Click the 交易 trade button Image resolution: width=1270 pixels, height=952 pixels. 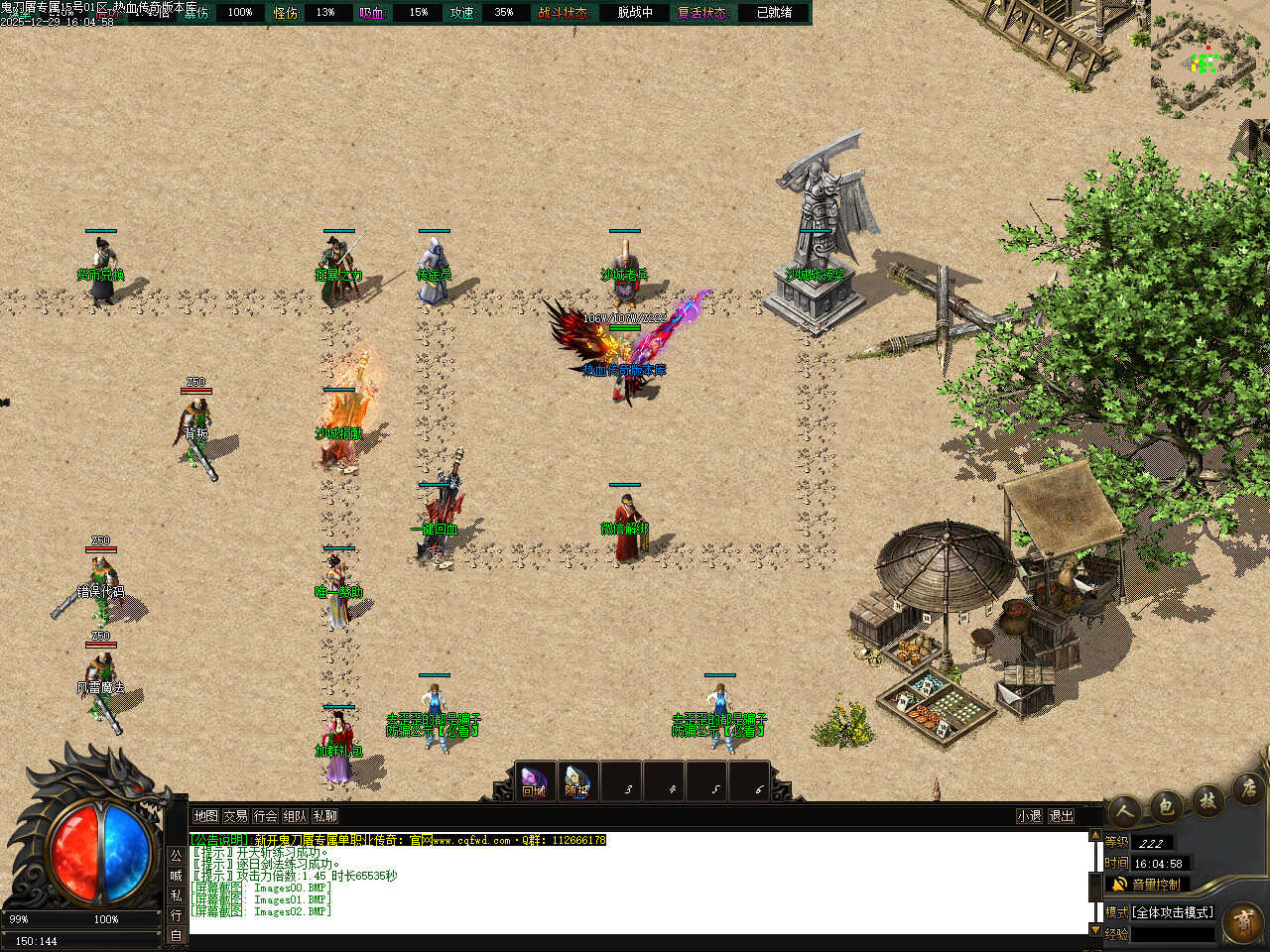tap(235, 816)
